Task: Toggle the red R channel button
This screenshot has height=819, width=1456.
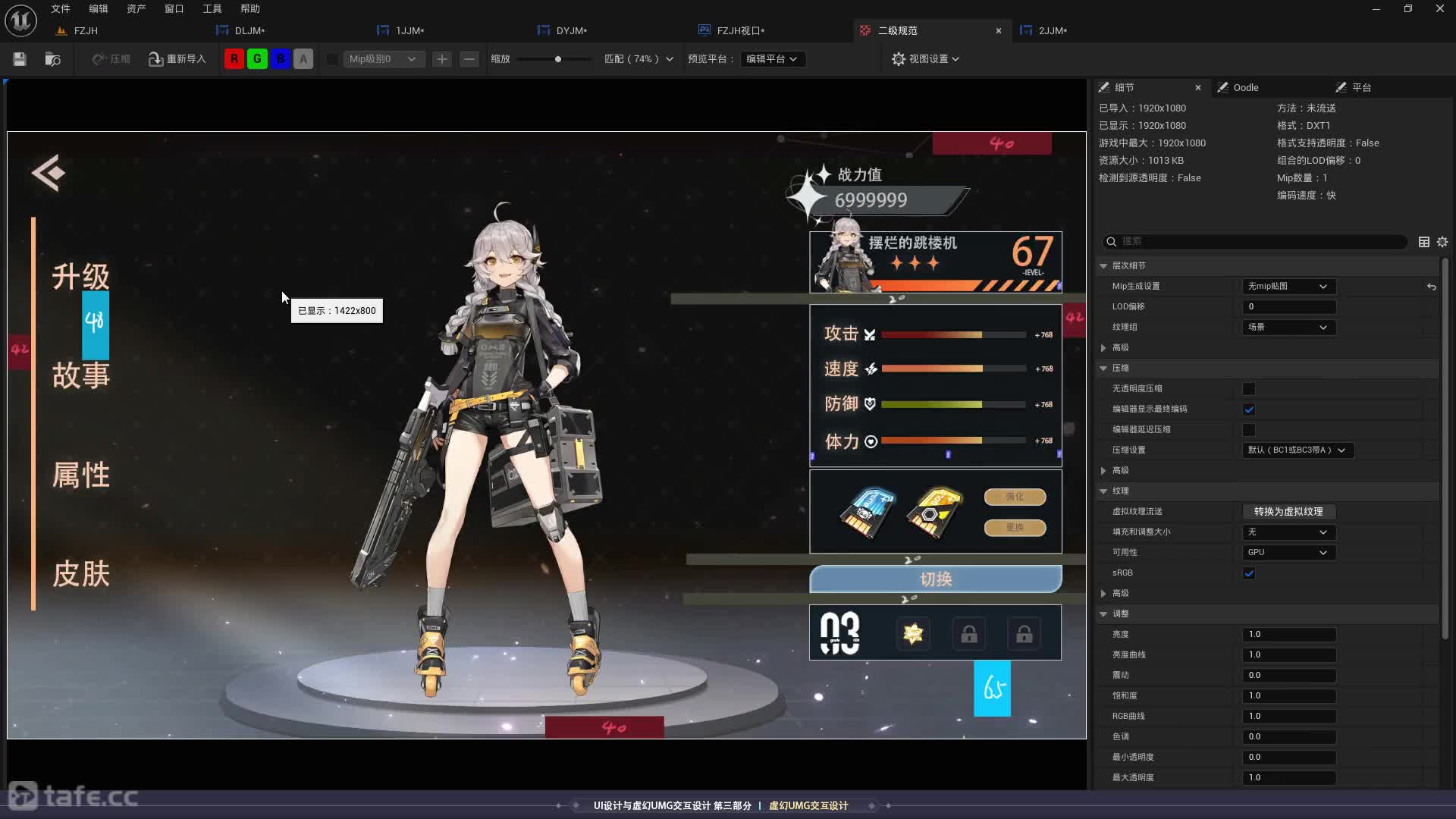Action: [234, 59]
